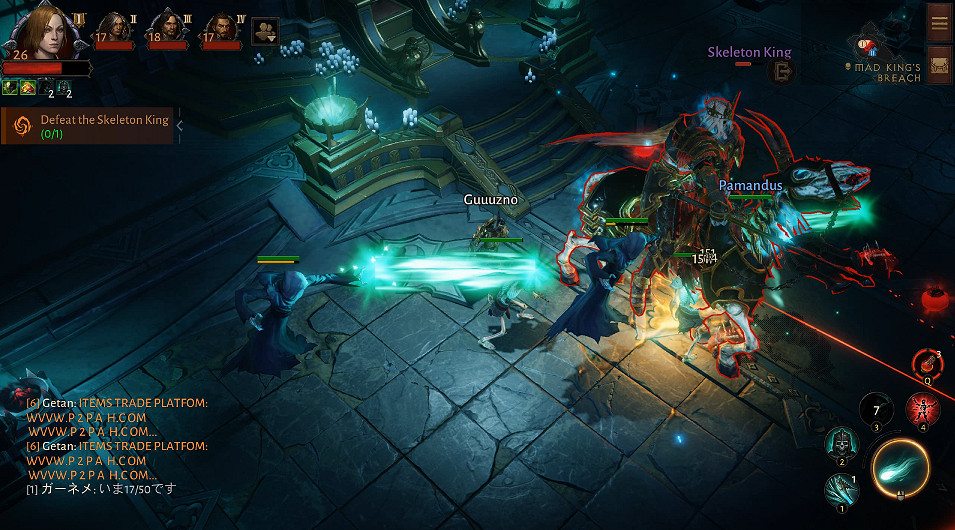
Task: Activate the teal bone spikes skill
Action: (841, 490)
